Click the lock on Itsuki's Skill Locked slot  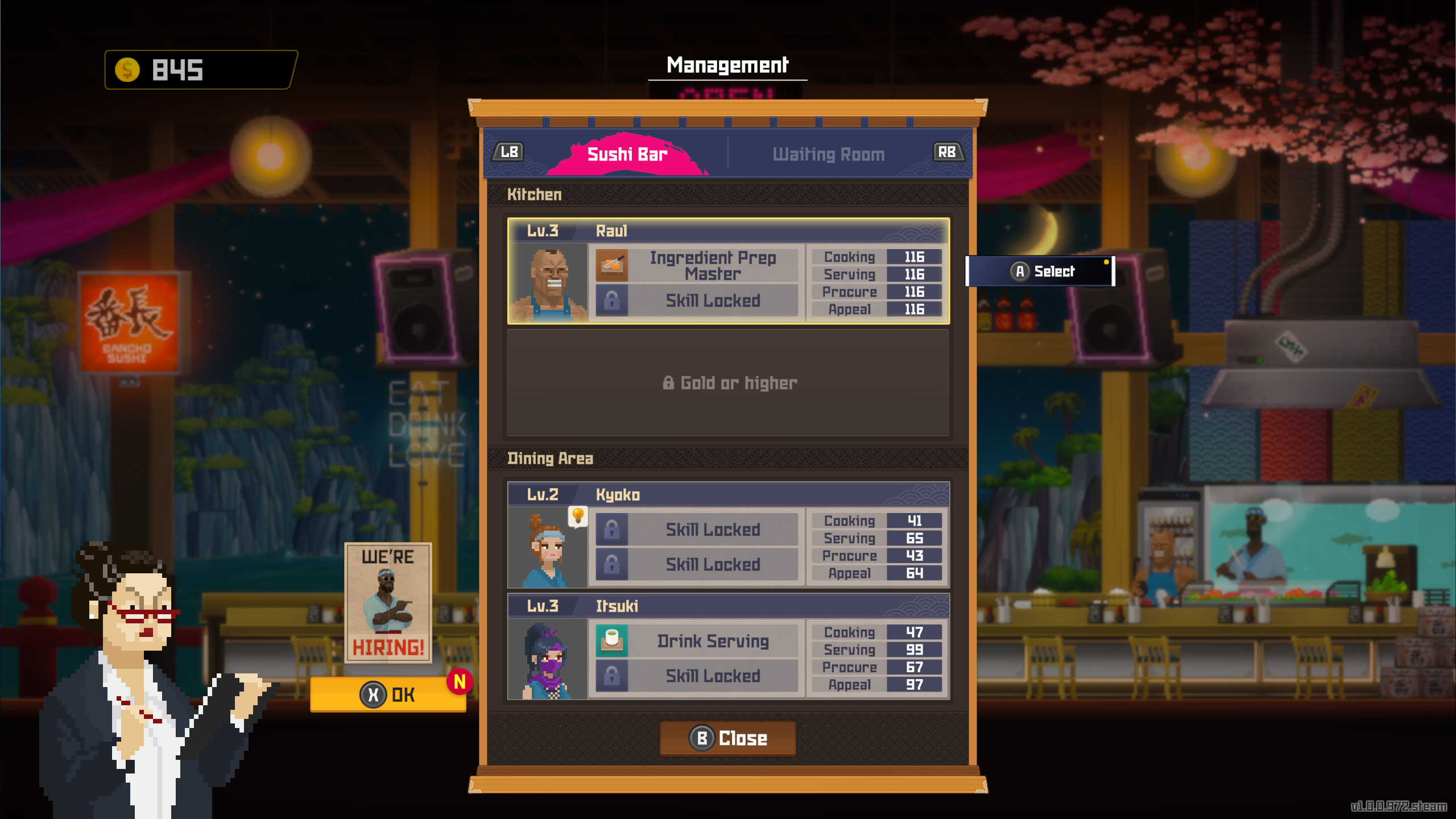coord(613,676)
